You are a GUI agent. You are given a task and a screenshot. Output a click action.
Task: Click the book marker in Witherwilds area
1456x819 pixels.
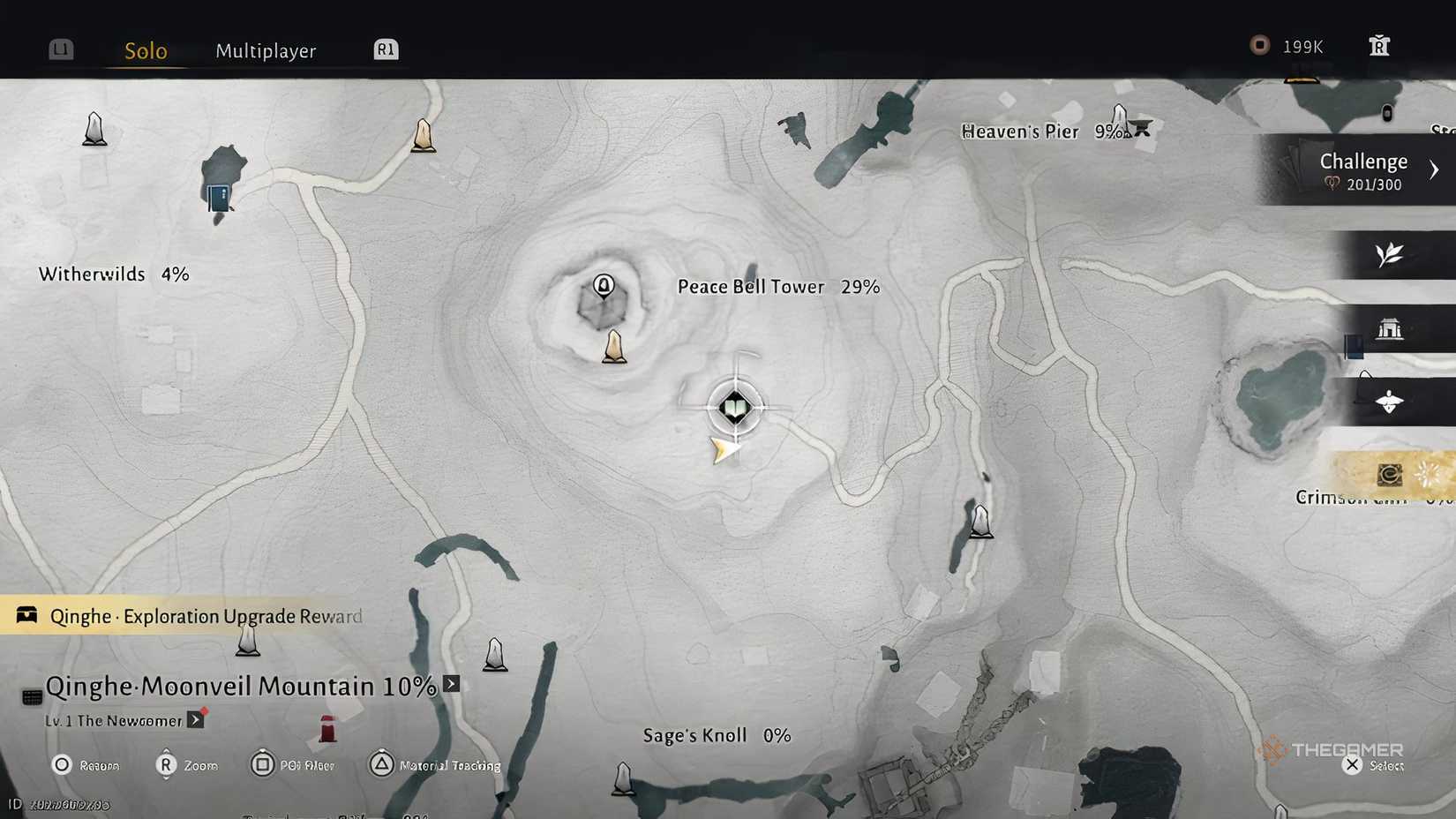[x=219, y=194]
